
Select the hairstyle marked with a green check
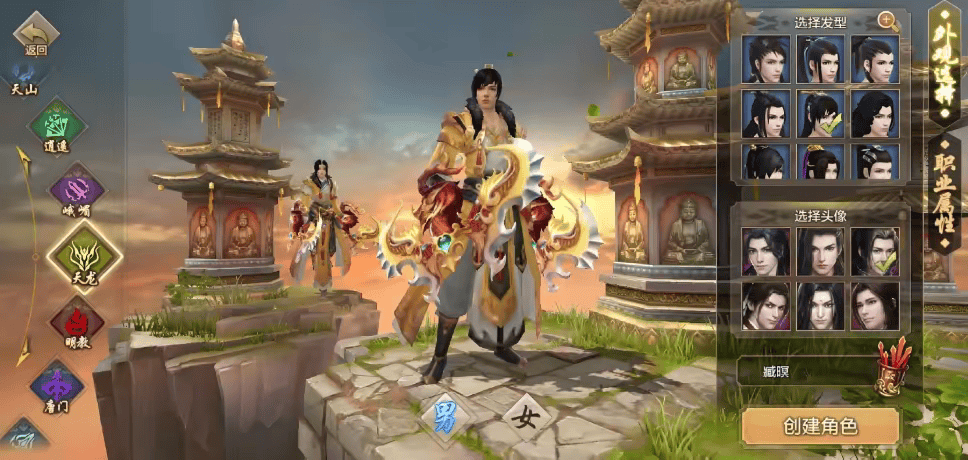[x=820, y=113]
